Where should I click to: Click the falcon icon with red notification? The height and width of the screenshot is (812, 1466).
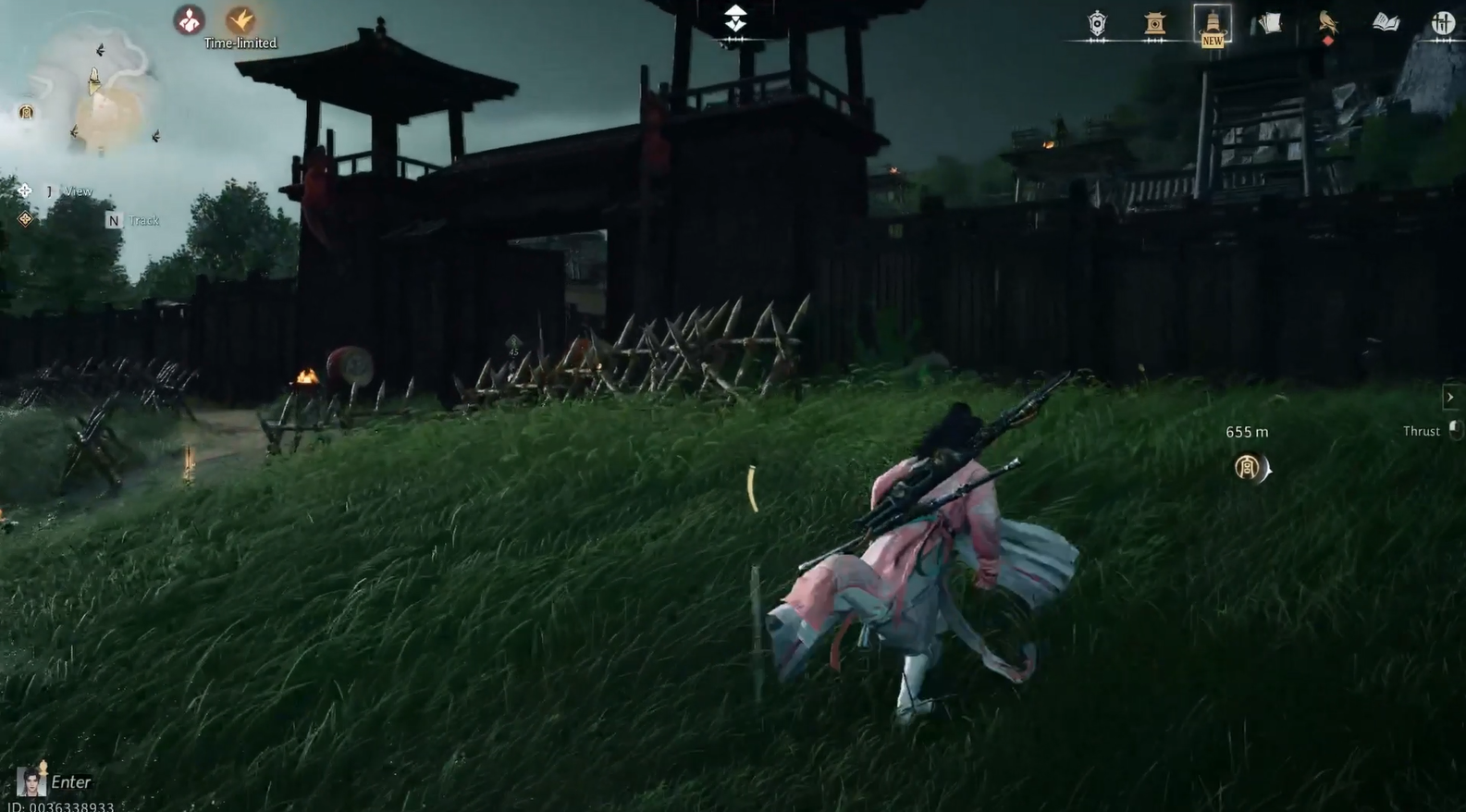[x=1328, y=23]
